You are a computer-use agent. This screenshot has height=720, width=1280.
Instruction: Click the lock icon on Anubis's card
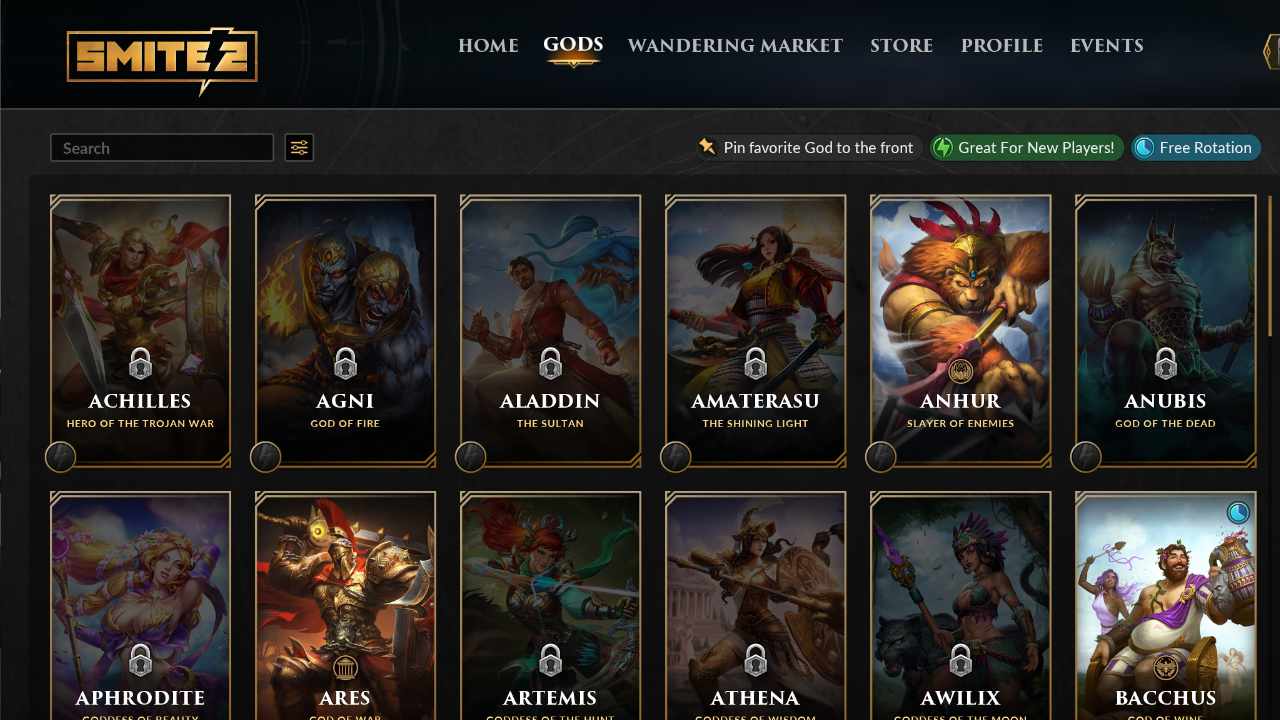click(1165, 364)
